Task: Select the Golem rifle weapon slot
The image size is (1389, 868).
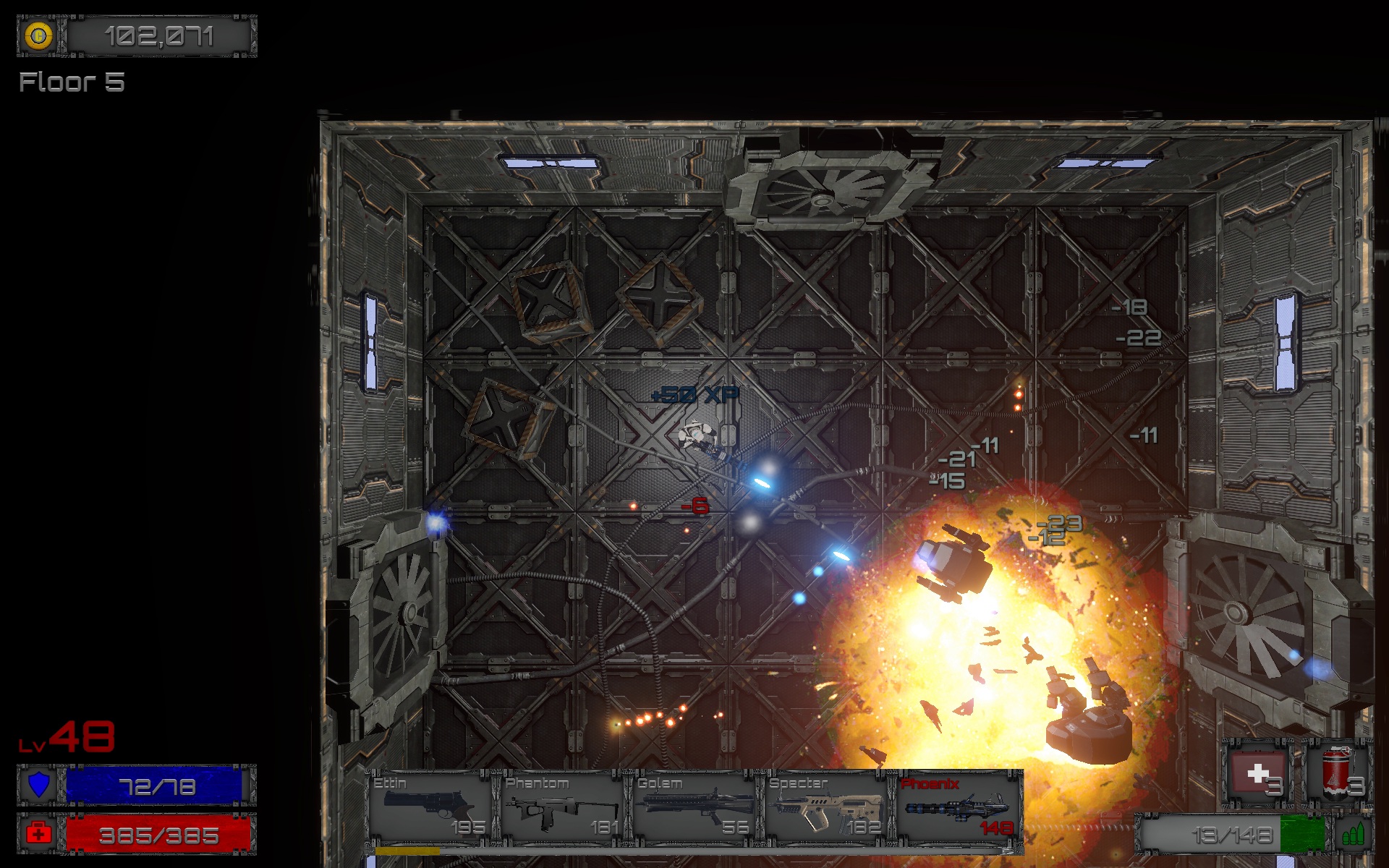Action: tap(691, 803)
